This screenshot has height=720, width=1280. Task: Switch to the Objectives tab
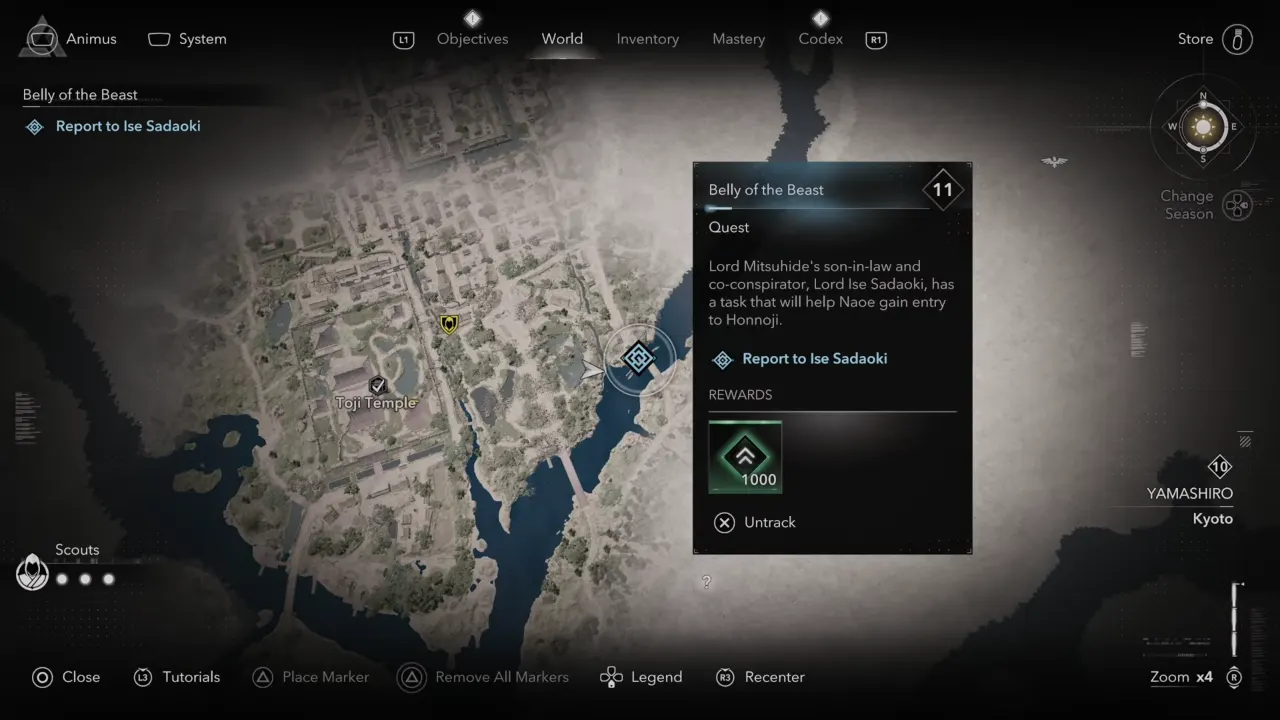[472, 39]
